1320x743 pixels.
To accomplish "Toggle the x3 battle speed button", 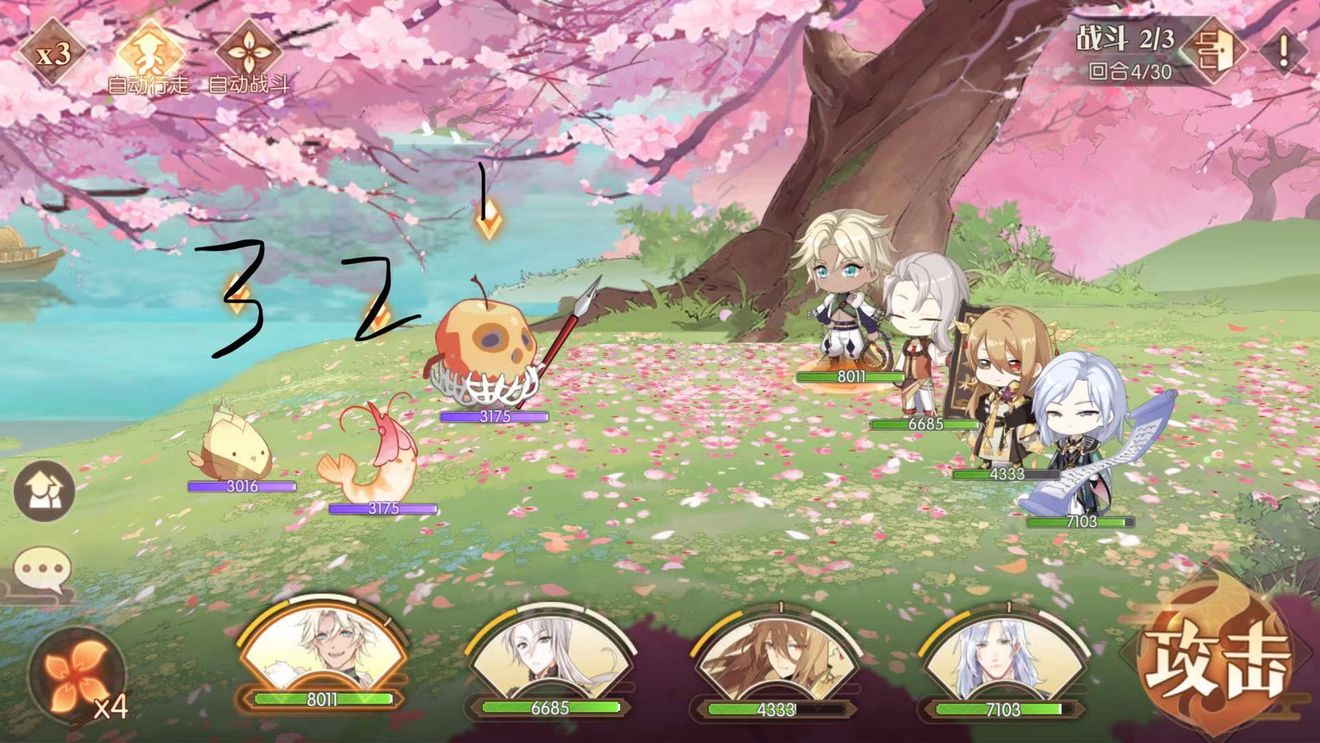I will click(53, 52).
